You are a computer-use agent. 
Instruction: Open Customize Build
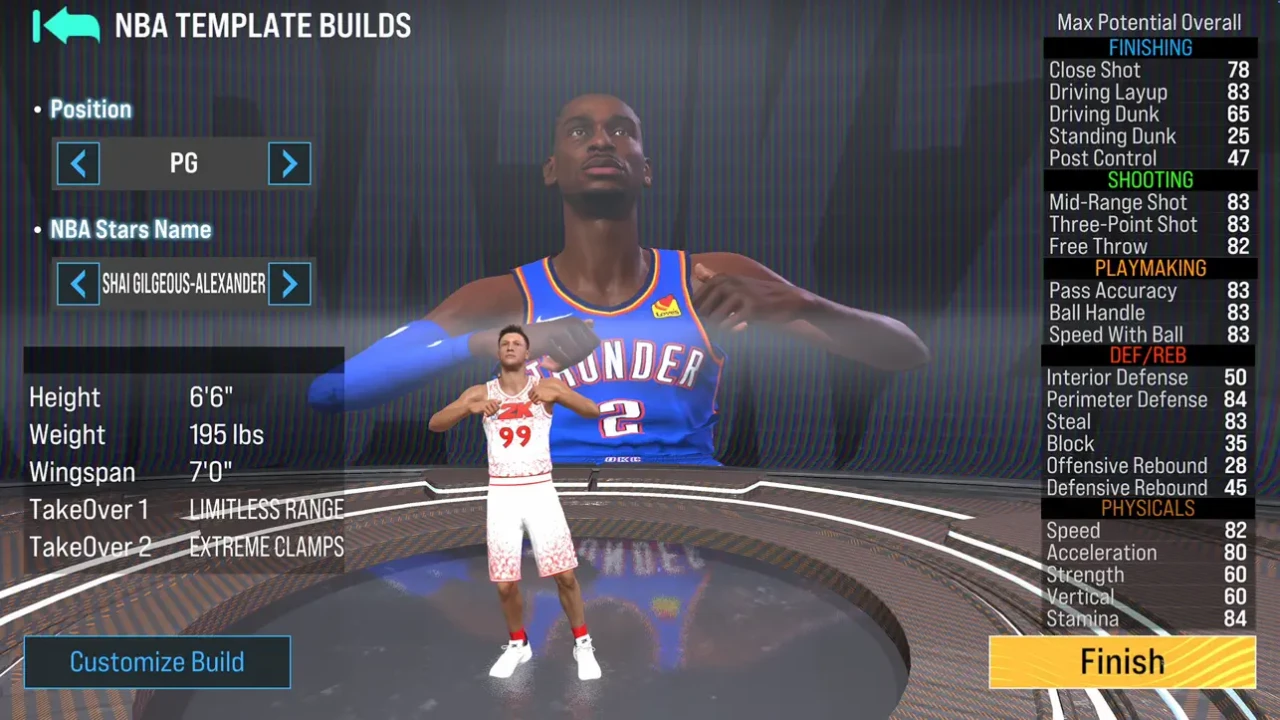click(x=157, y=662)
